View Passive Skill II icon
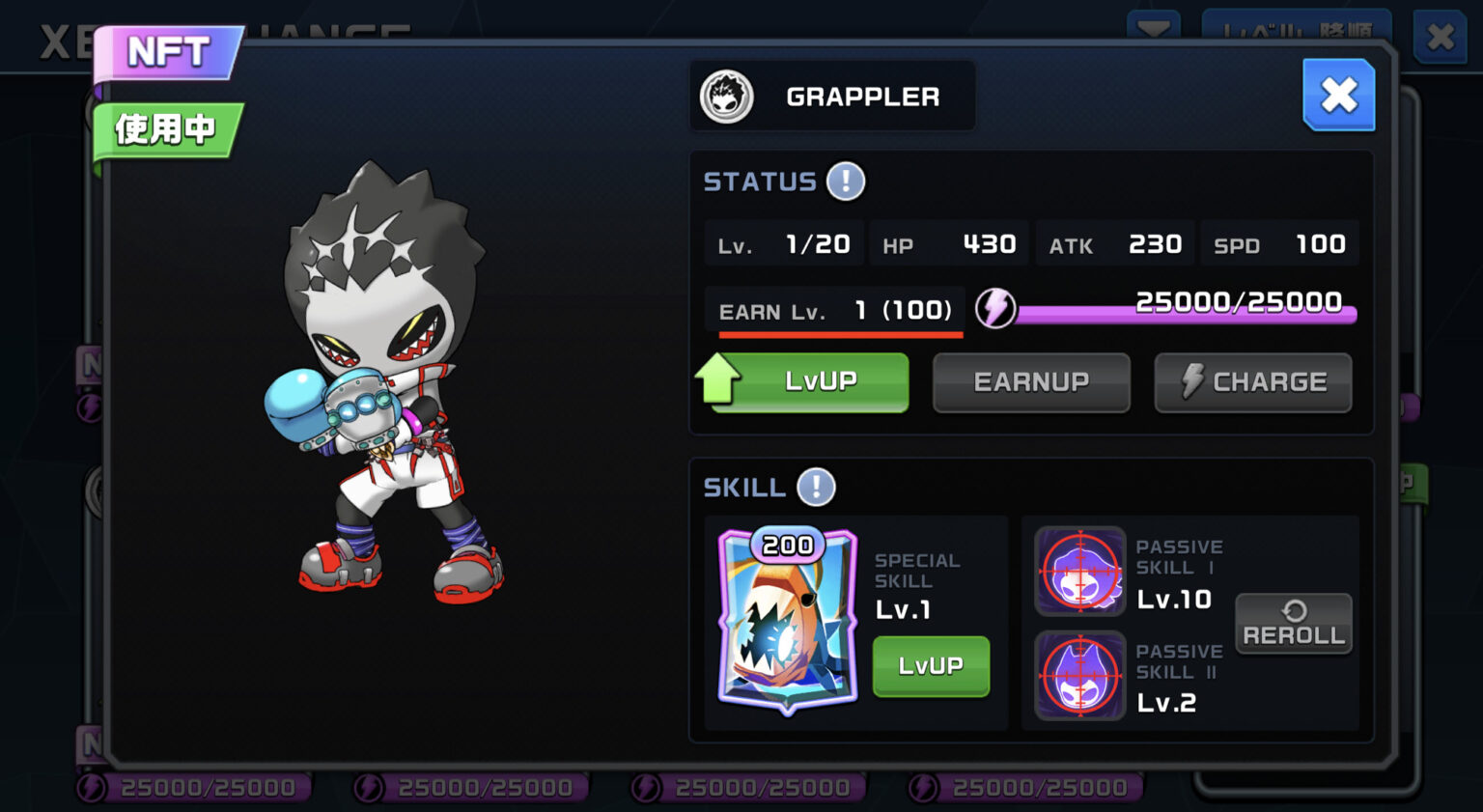 click(1080, 676)
